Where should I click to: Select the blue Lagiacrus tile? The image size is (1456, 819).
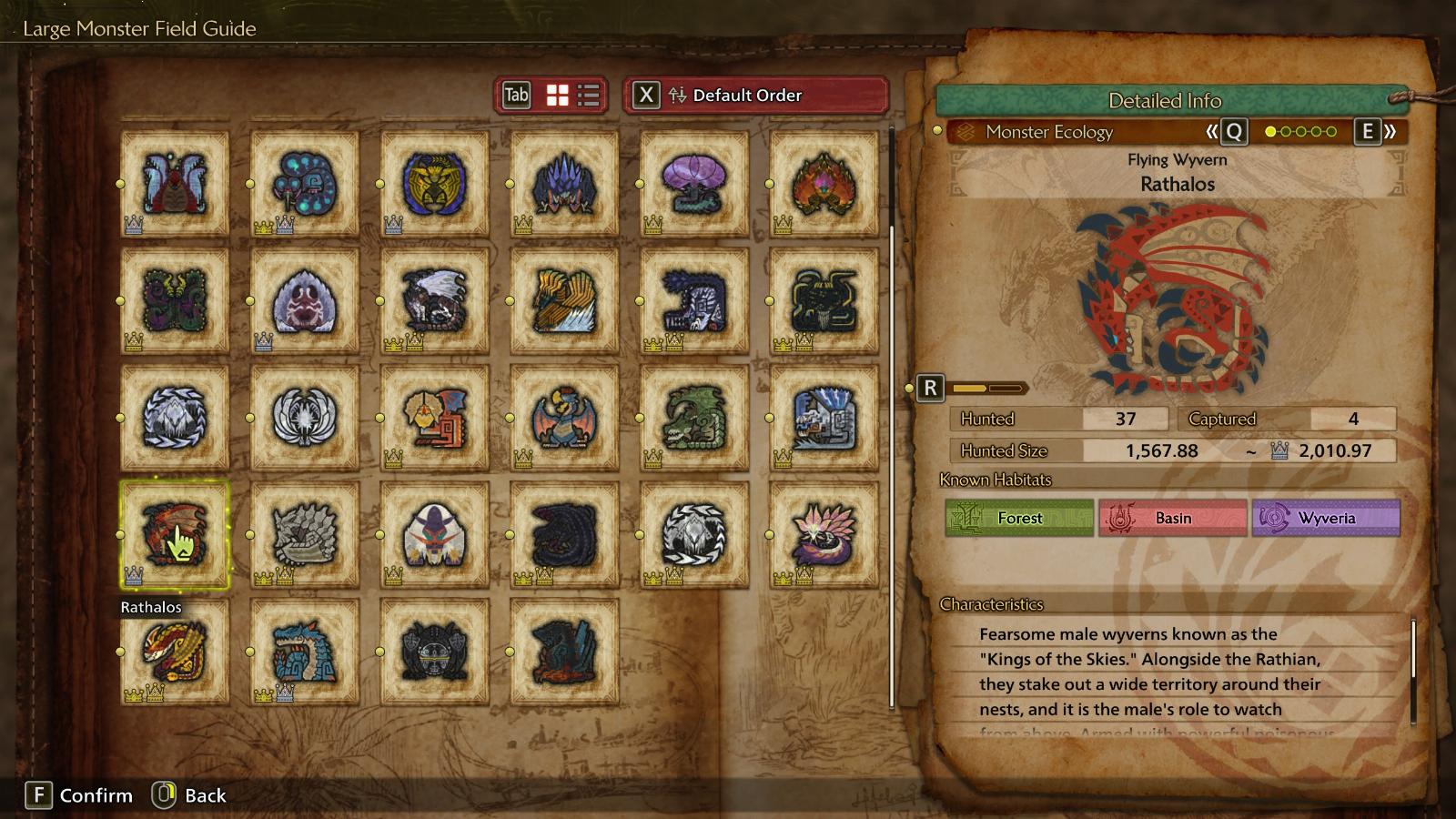coord(304,652)
